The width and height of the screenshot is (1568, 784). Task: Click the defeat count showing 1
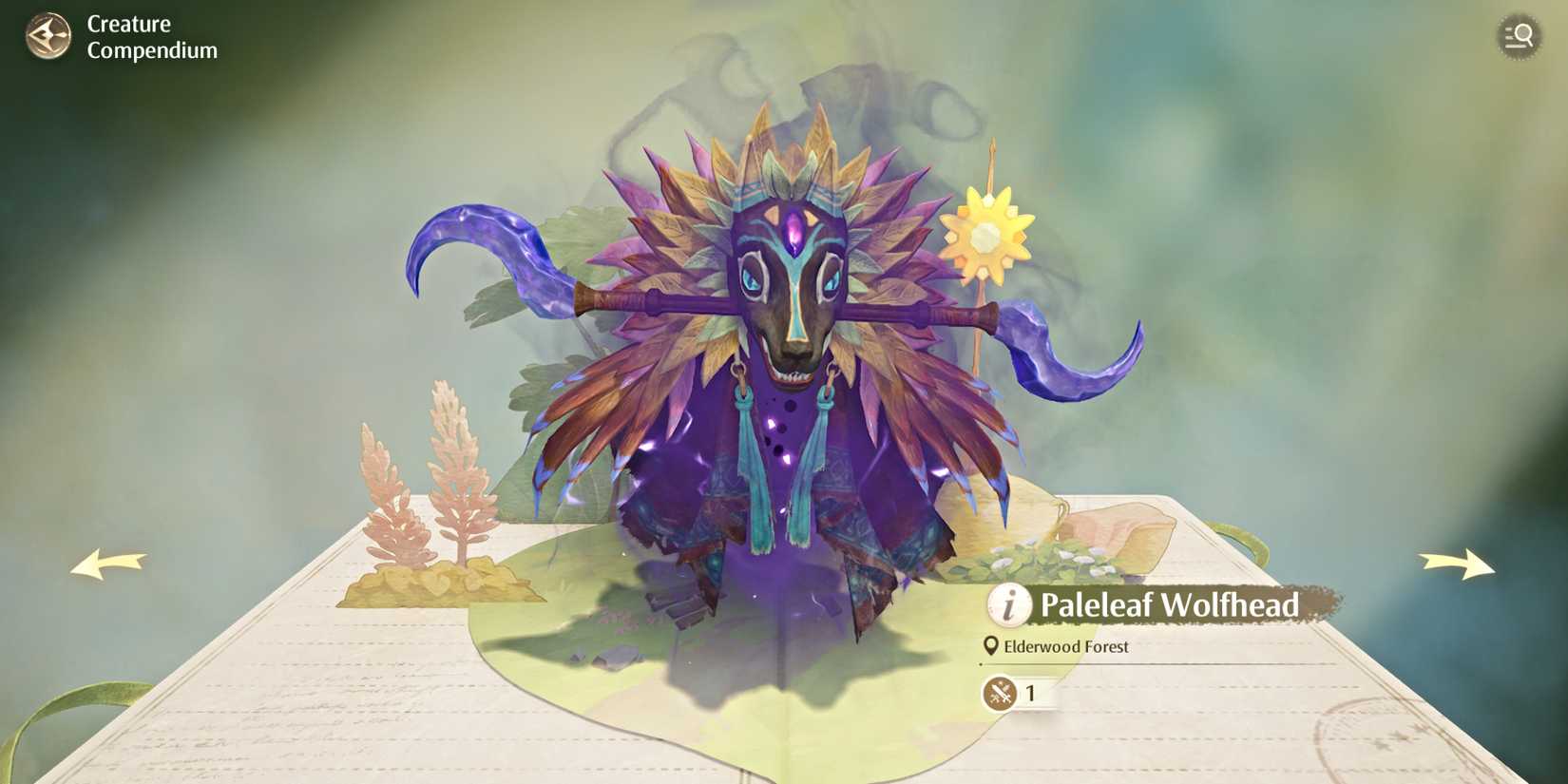coord(1031,692)
